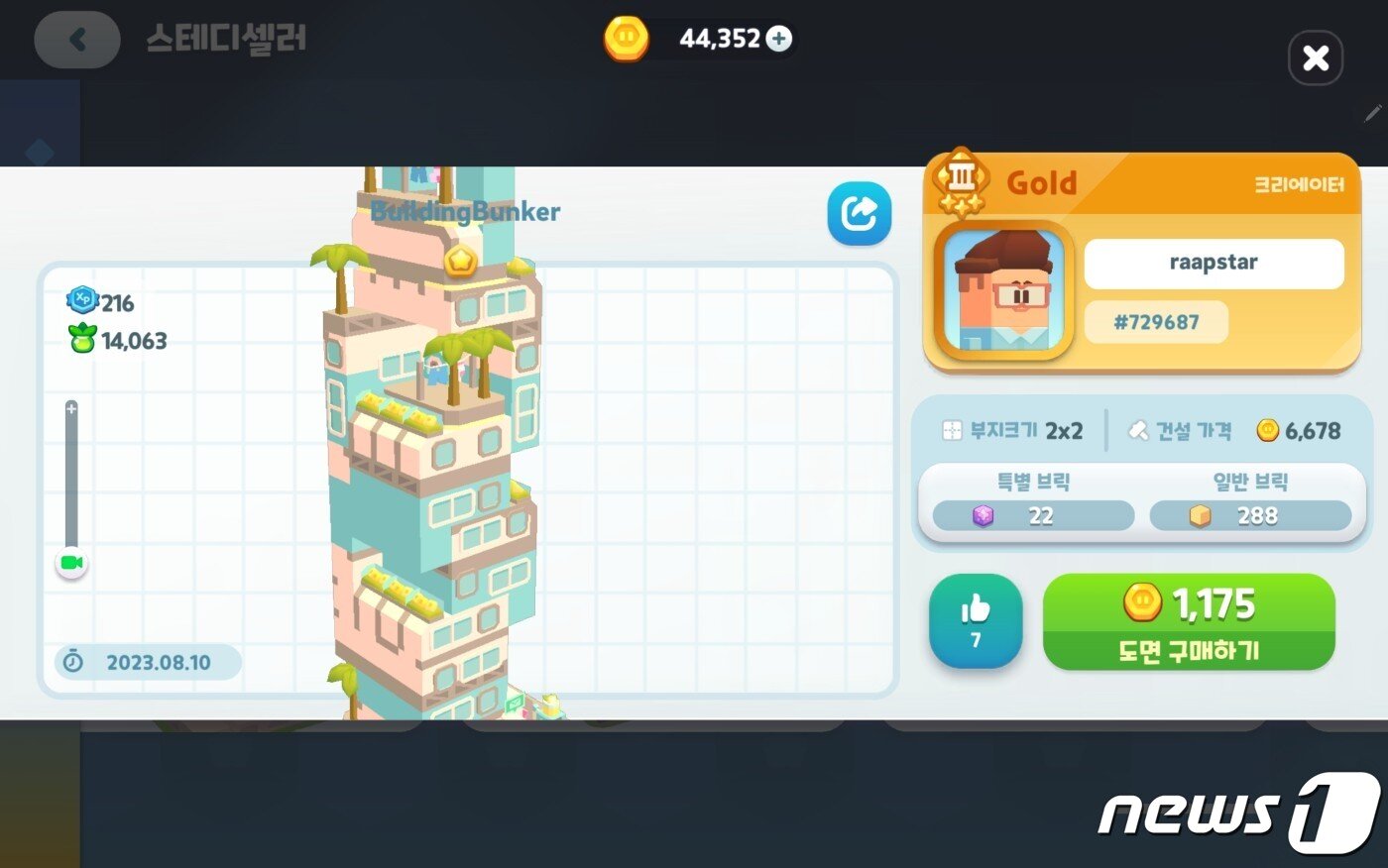Toggle the video recording camera button
Image resolution: width=1388 pixels, height=868 pixels.
click(70, 562)
